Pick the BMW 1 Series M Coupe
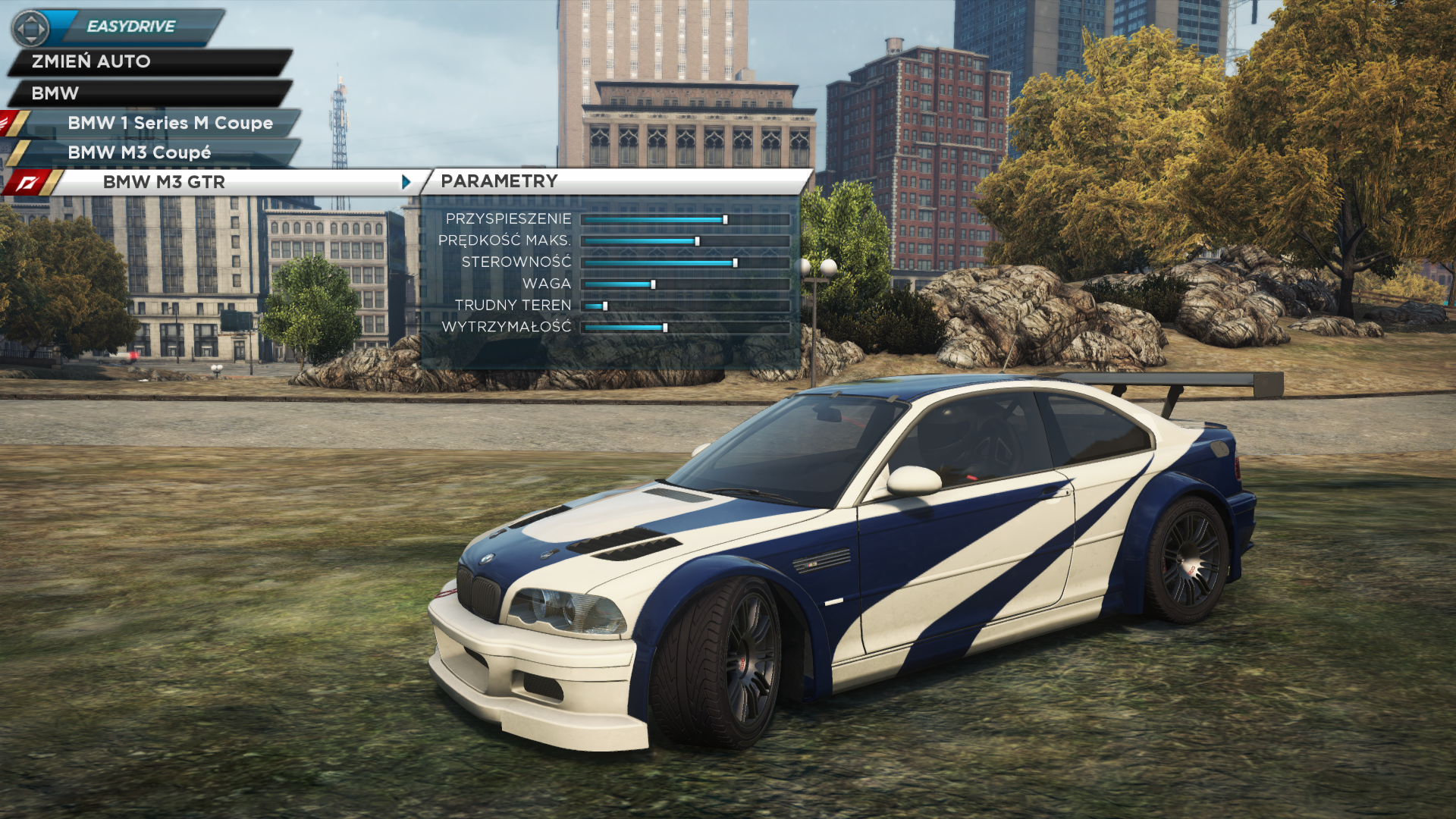The height and width of the screenshot is (819, 1456). (x=170, y=123)
